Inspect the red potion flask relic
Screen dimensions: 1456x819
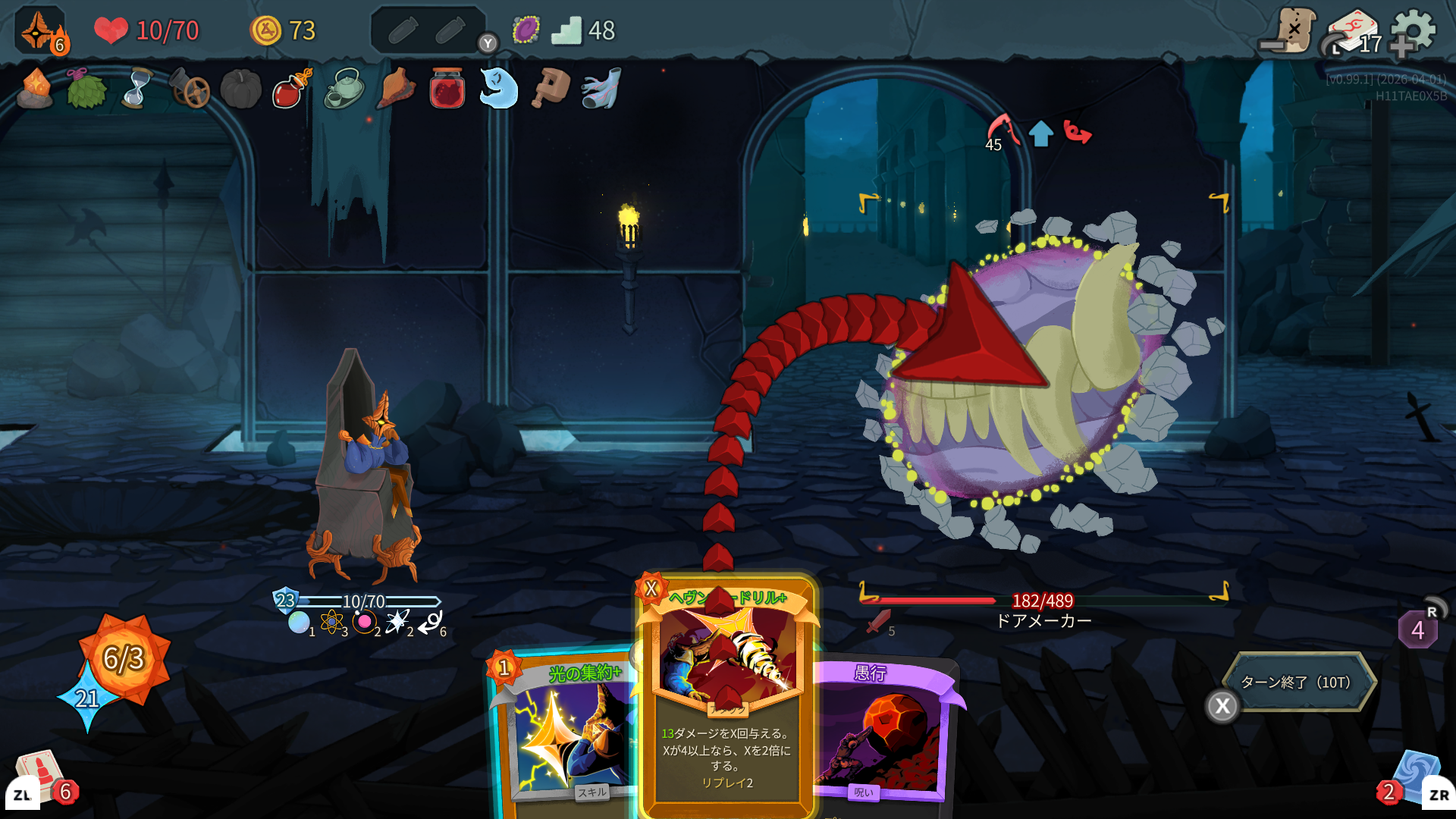(x=292, y=89)
